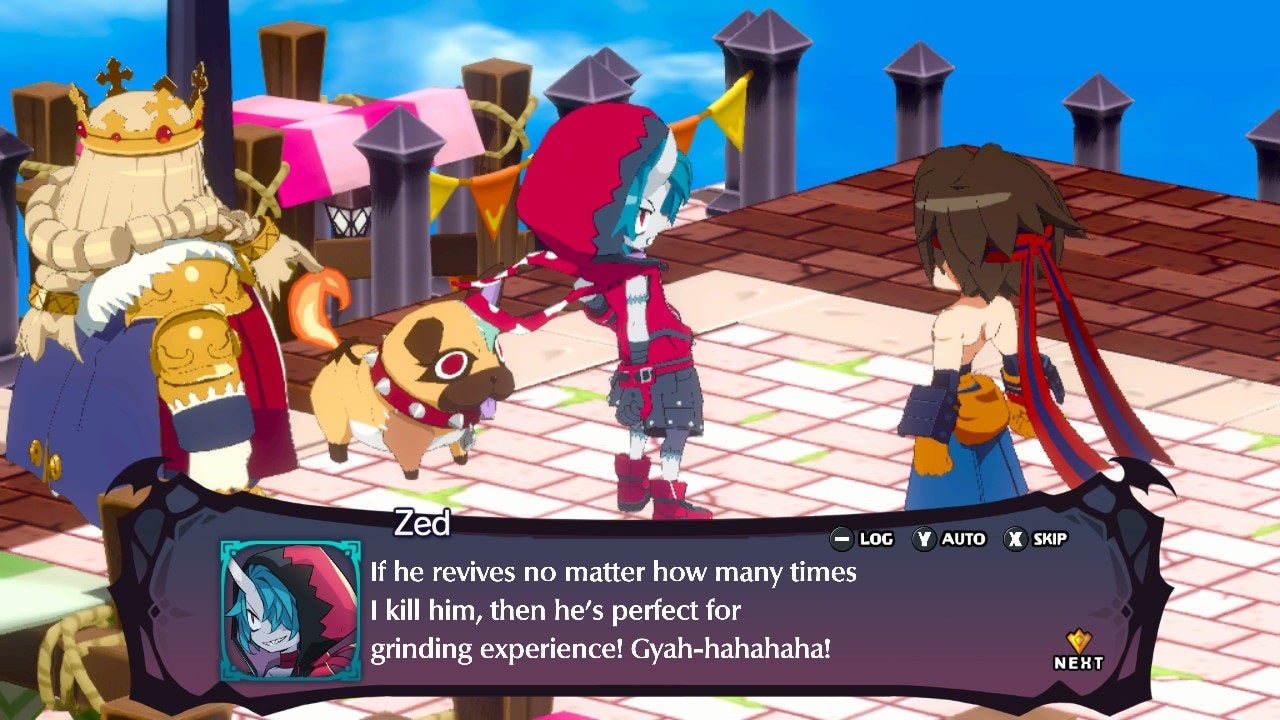
Task: Click the minus button icon beside LOG
Action: [843, 538]
